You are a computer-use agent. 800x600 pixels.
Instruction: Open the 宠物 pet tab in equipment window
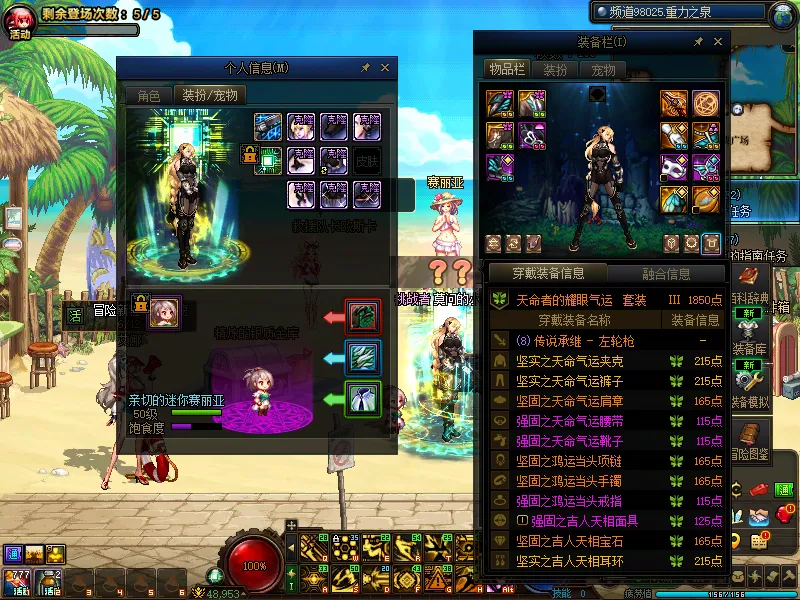tap(603, 70)
